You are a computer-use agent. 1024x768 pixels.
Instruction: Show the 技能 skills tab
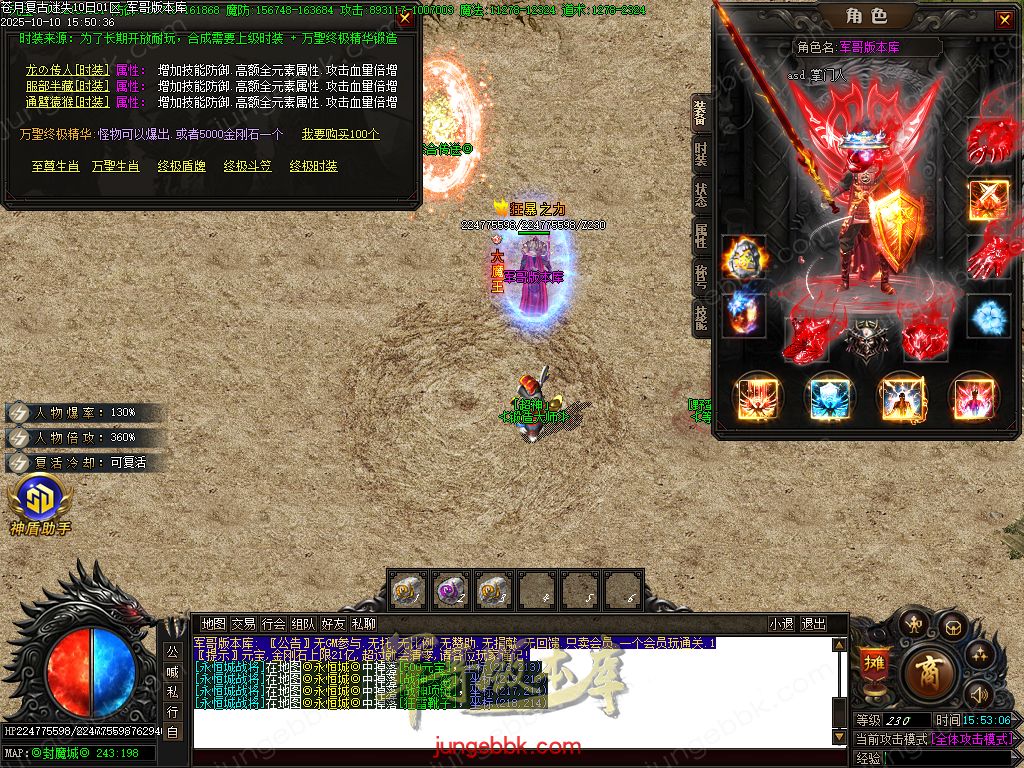coord(701,317)
